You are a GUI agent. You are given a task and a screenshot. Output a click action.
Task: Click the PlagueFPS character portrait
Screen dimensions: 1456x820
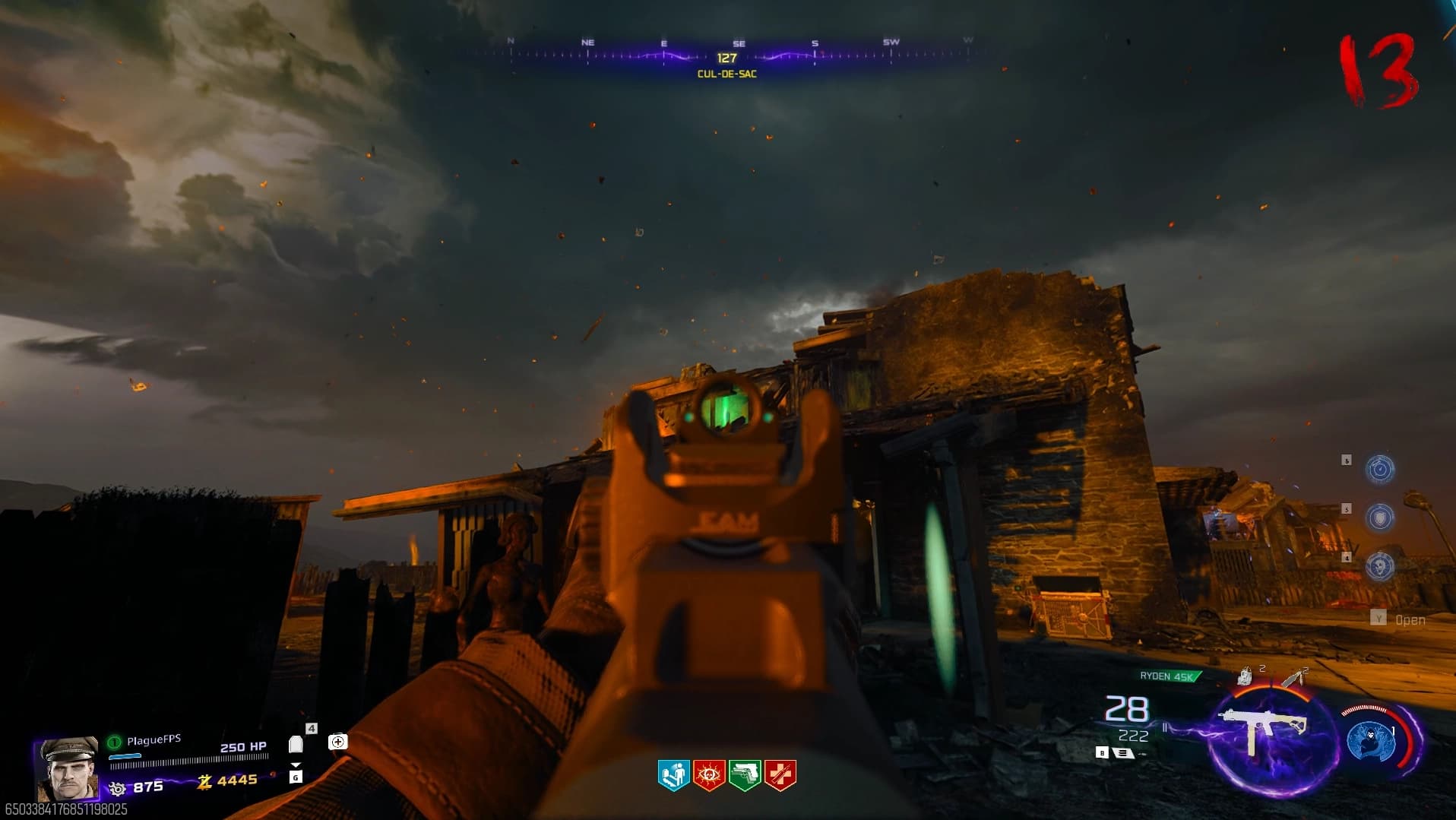coord(68,768)
